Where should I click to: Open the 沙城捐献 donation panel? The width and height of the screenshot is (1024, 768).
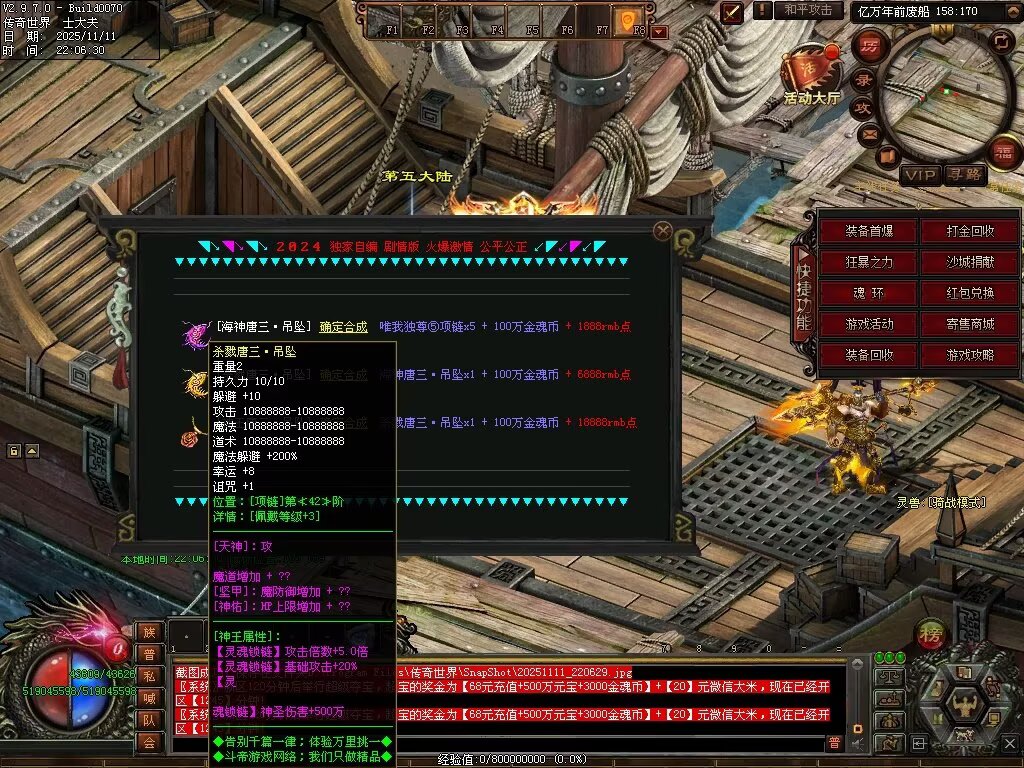point(970,263)
